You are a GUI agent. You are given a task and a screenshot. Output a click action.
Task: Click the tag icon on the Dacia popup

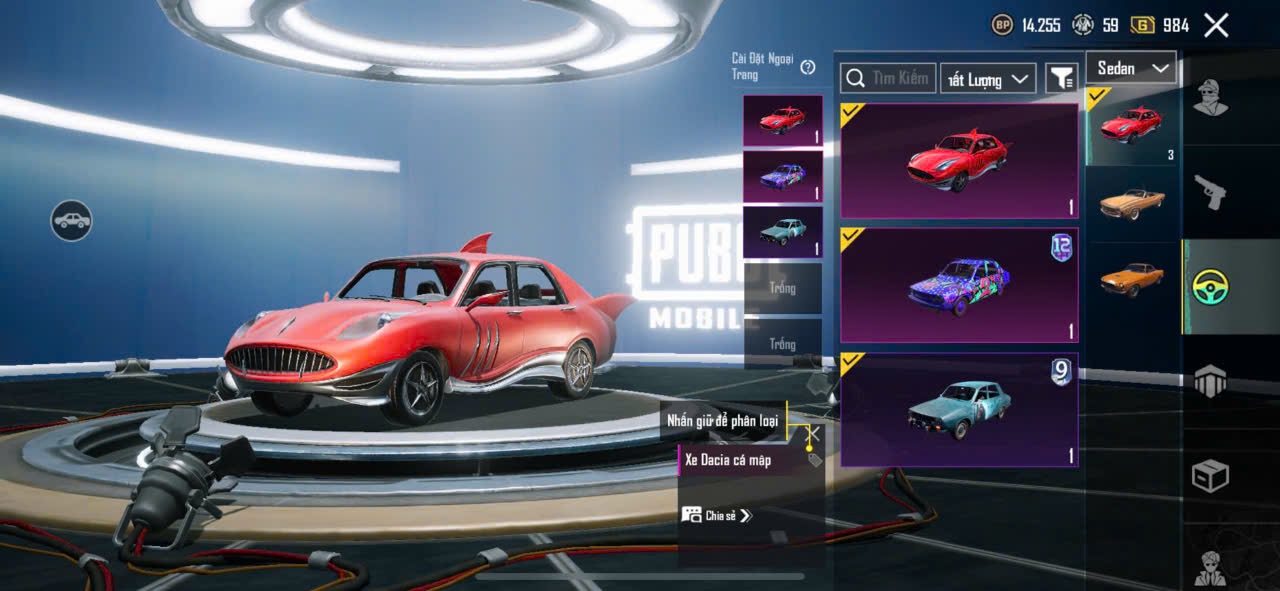tap(814, 460)
